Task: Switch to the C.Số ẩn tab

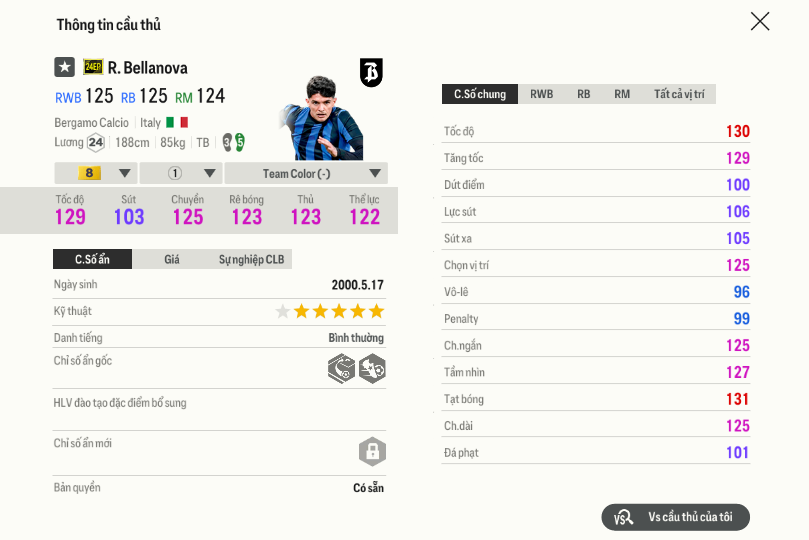Action: click(92, 259)
